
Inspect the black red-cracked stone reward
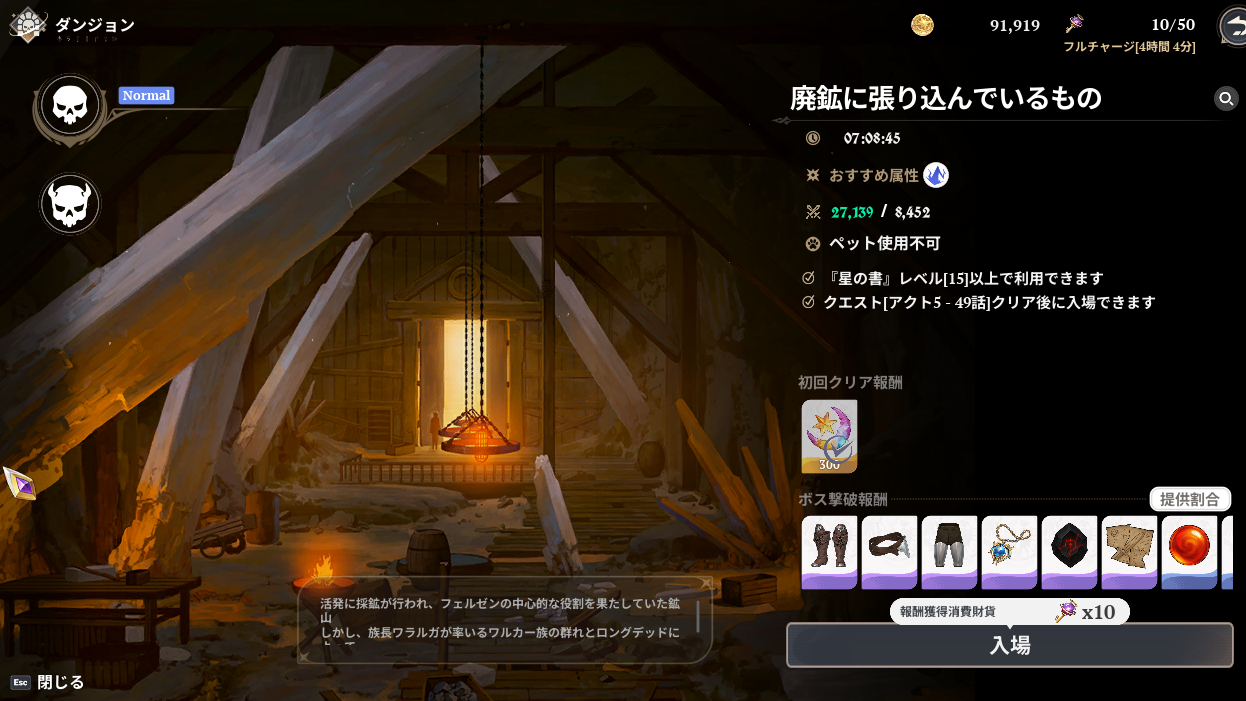(1069, 551)
